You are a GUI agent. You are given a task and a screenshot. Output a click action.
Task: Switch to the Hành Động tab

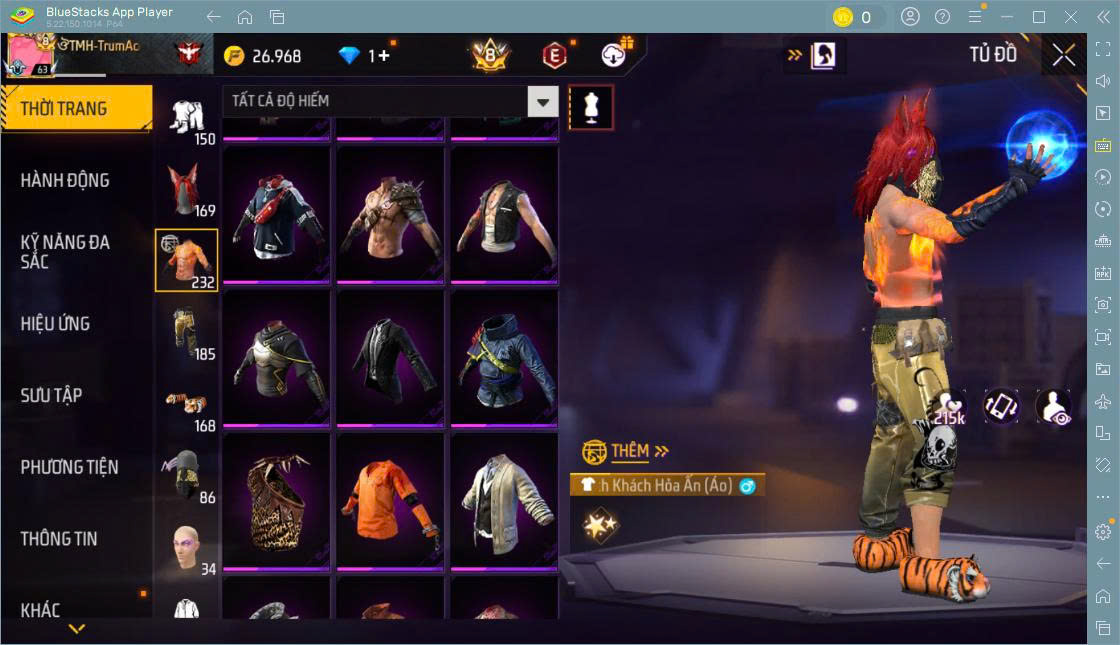pyautogui.click(x=66, y=181)
